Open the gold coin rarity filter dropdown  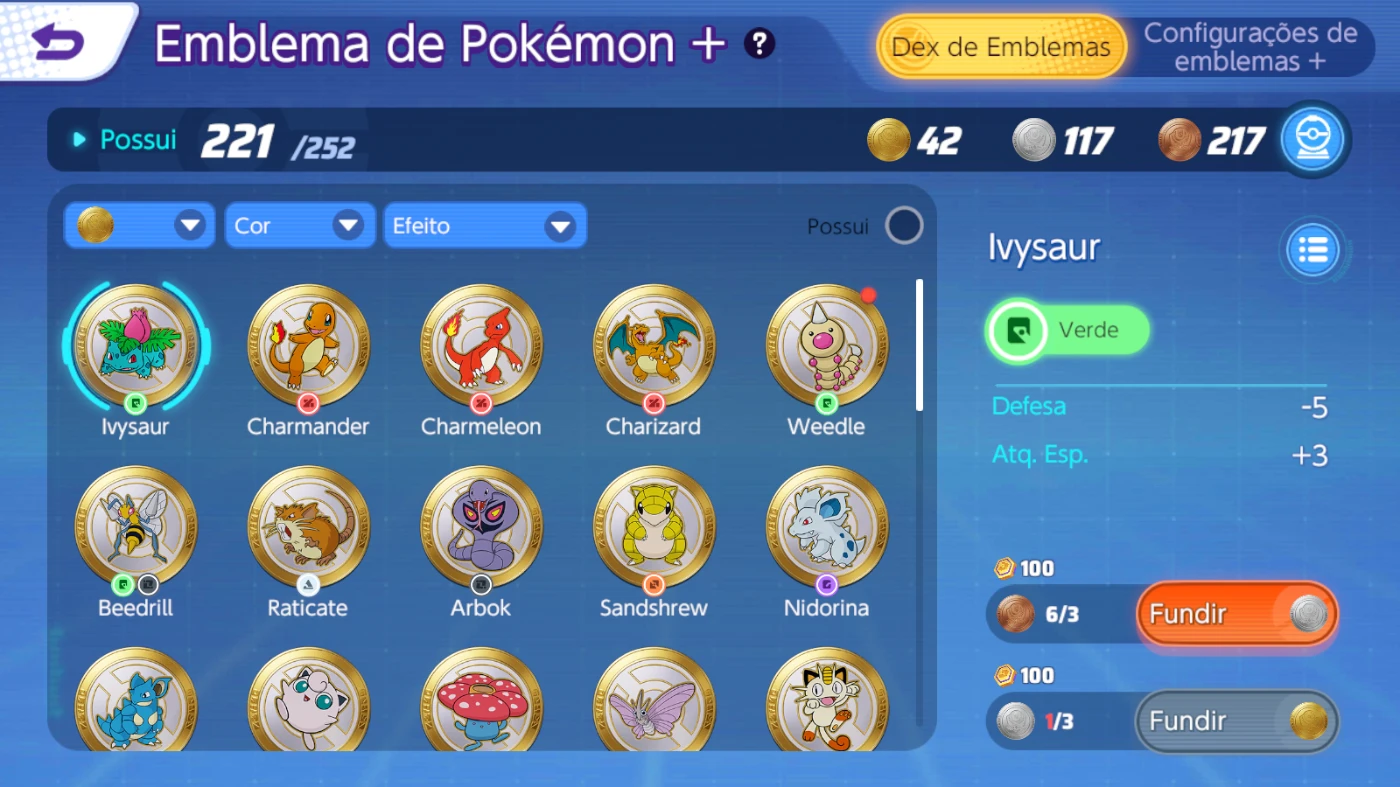click(139, 225)
